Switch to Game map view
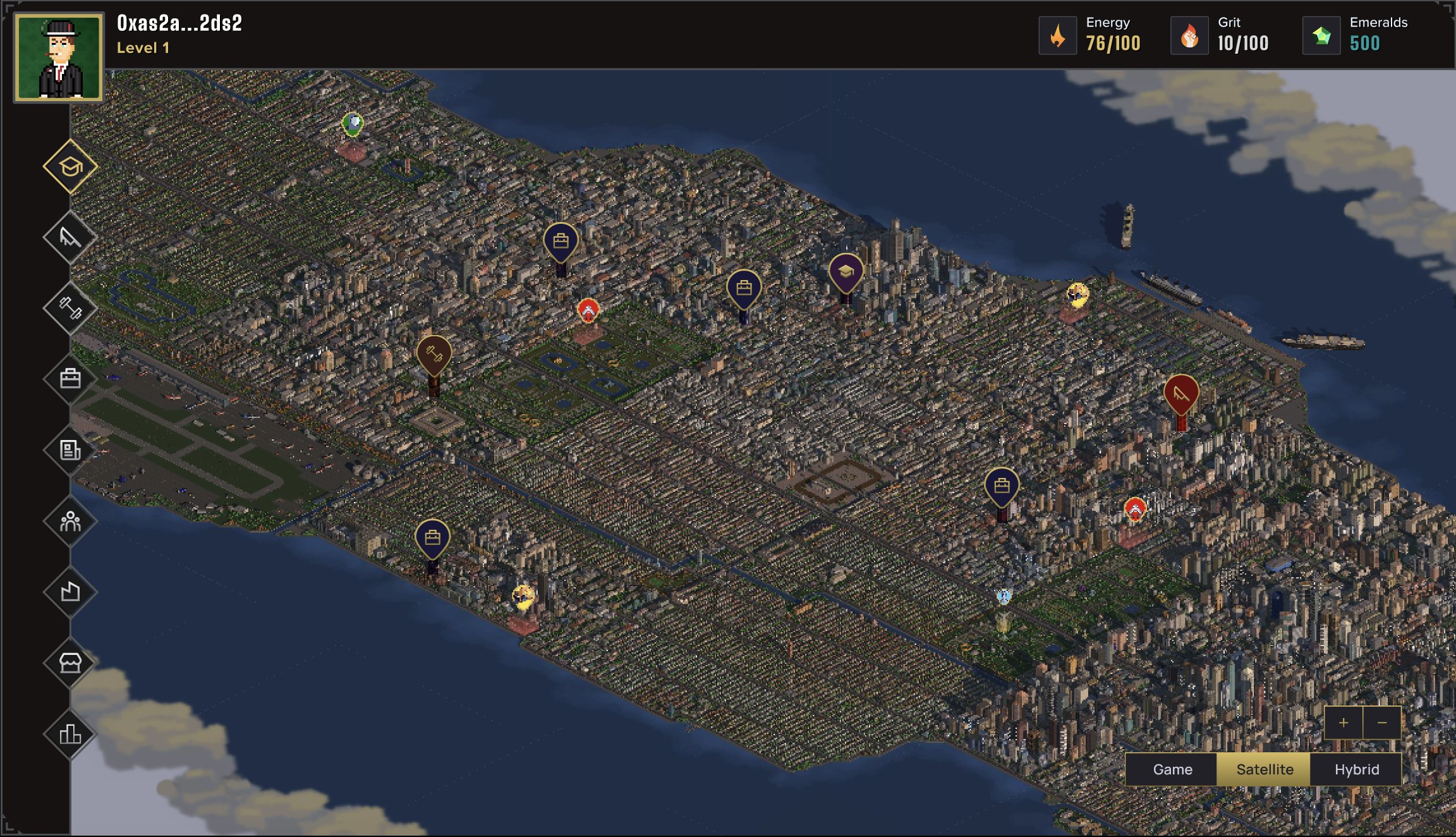The image size is (1456, 837). coord(1172,769)
